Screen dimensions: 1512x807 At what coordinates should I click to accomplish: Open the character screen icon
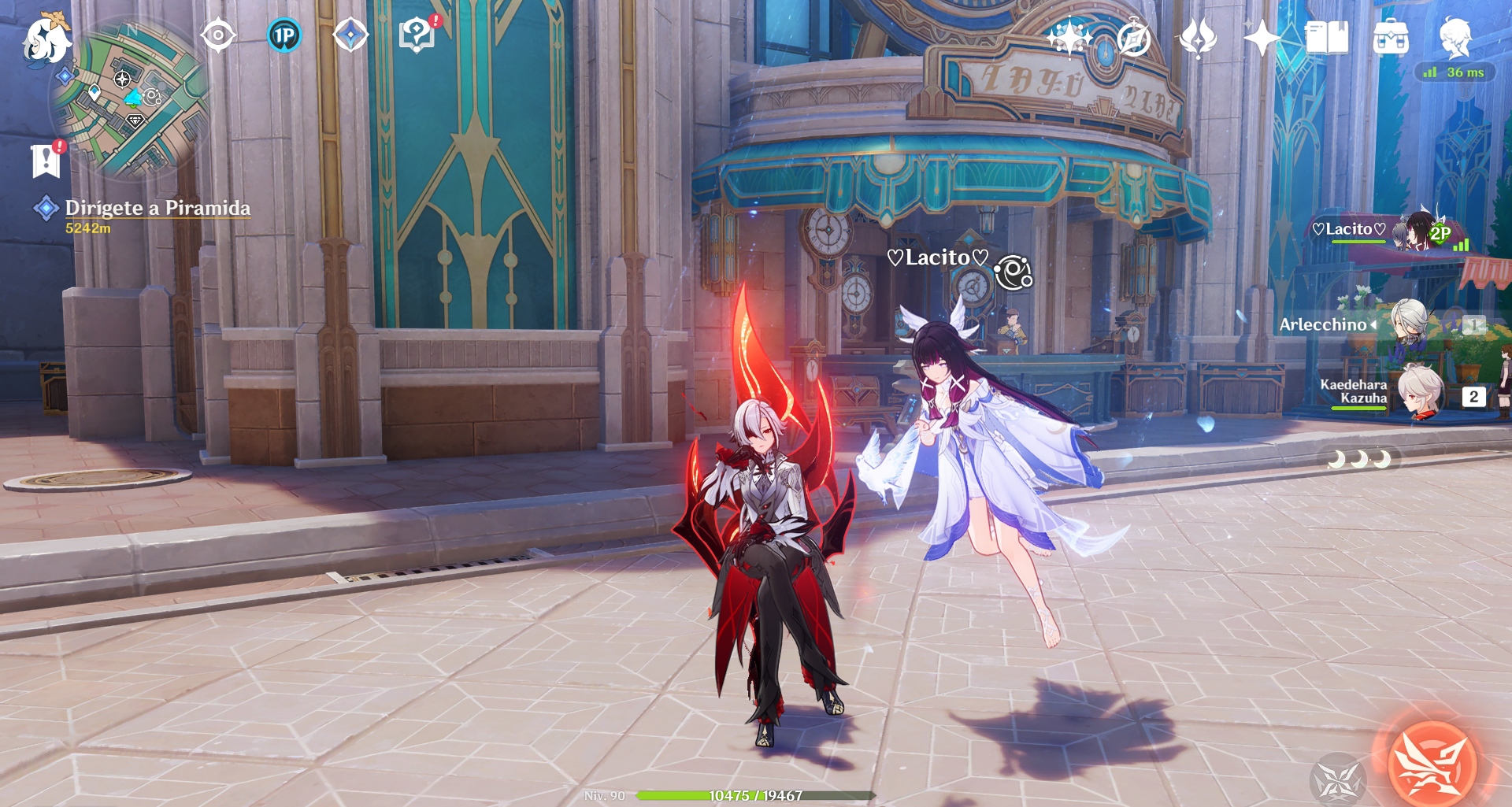pyautogui.click(x=1455, y=38)
